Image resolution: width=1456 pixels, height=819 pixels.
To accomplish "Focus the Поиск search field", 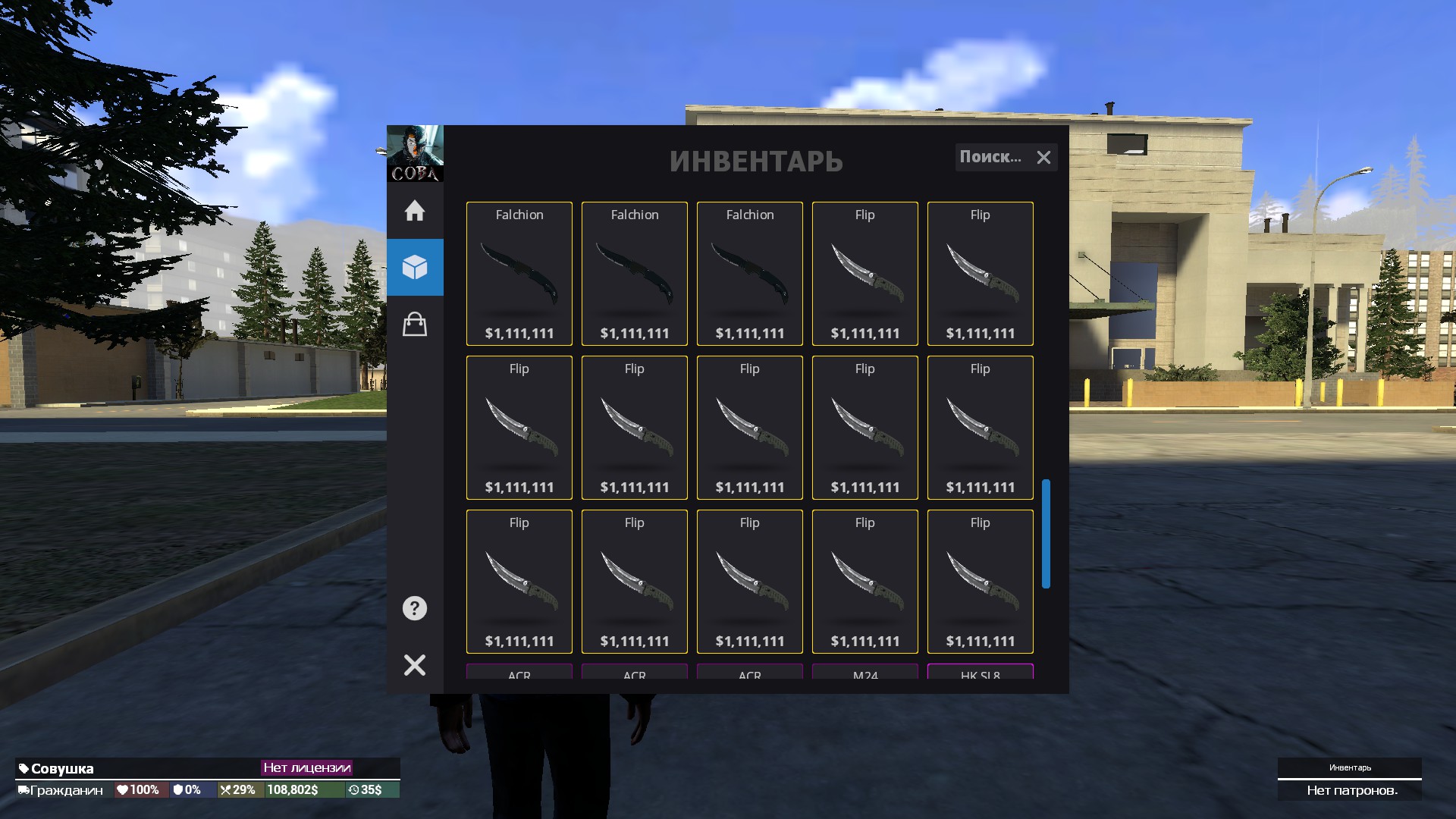I will (x=991, y=157).
